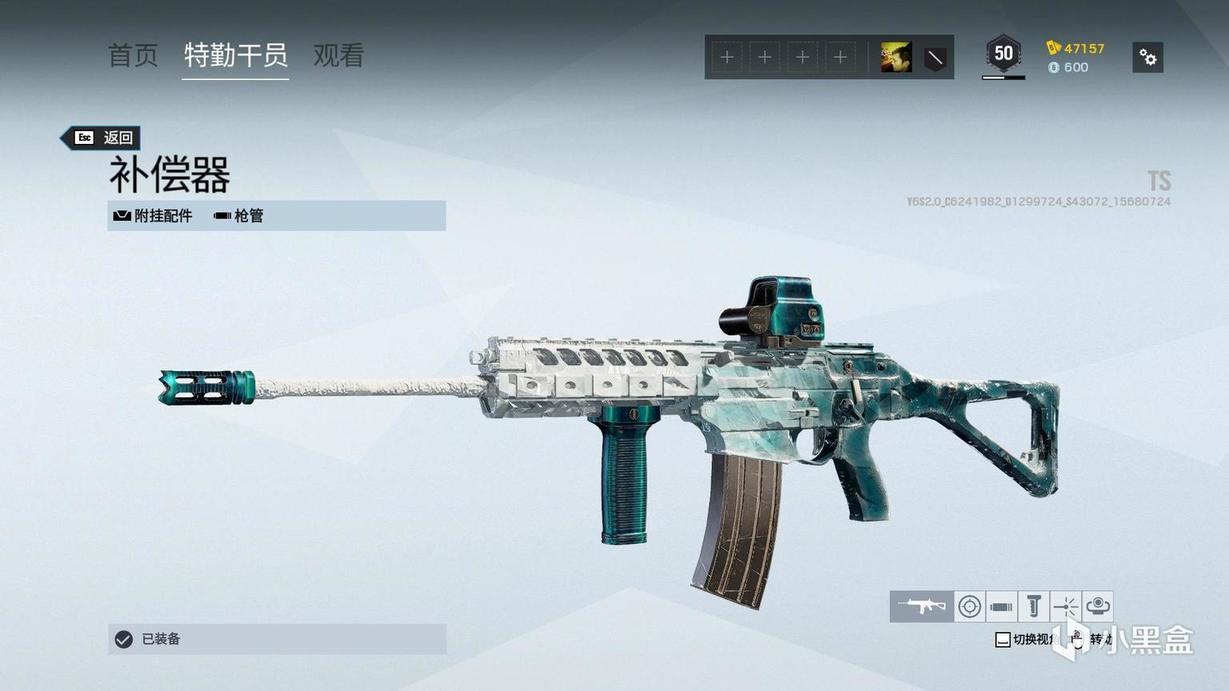Open the renown currency counter

[1076, 48]
